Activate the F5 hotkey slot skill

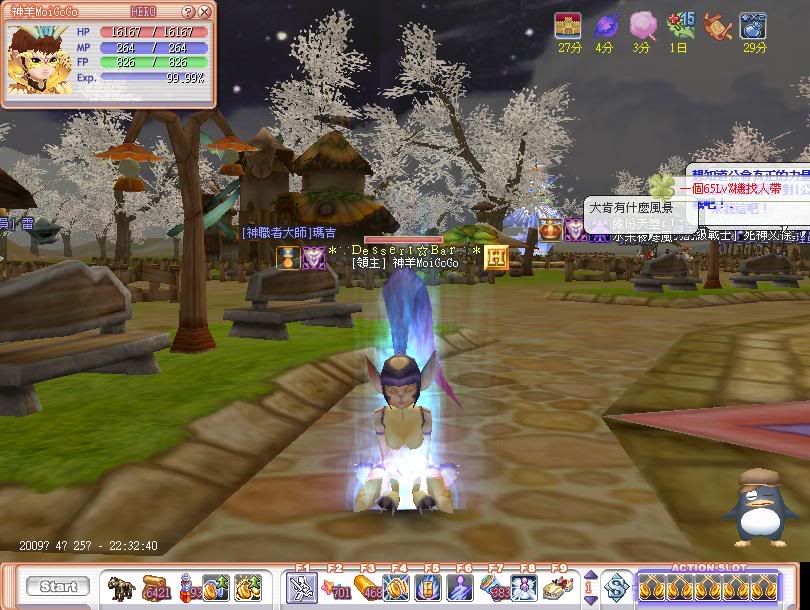tap(431, 588)
